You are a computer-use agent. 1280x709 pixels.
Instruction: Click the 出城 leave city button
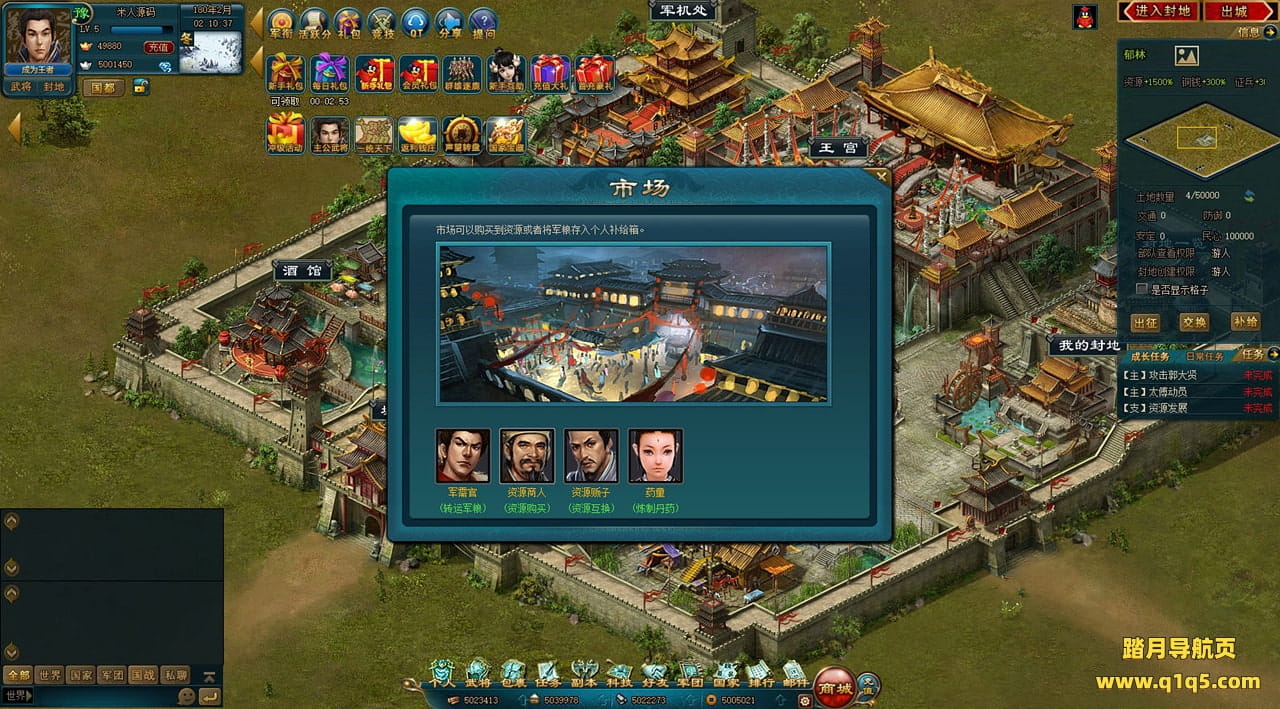(1234, 11)
